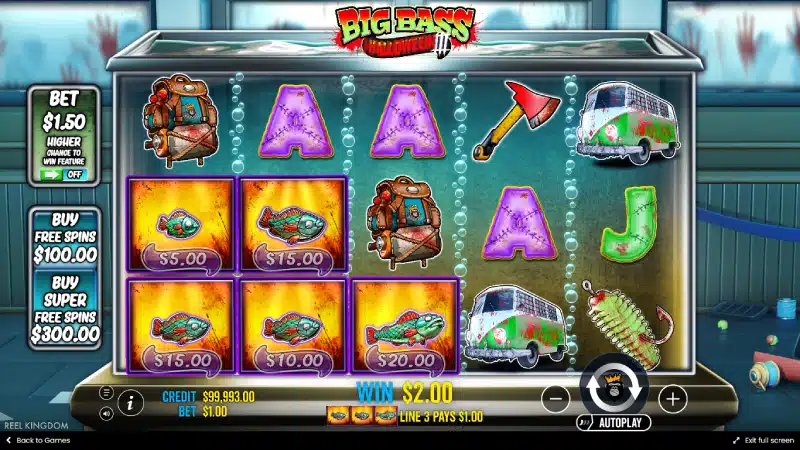Buy Free Spins for $100.00
This screenshot has width=800, height=450.
click(64, 236)
